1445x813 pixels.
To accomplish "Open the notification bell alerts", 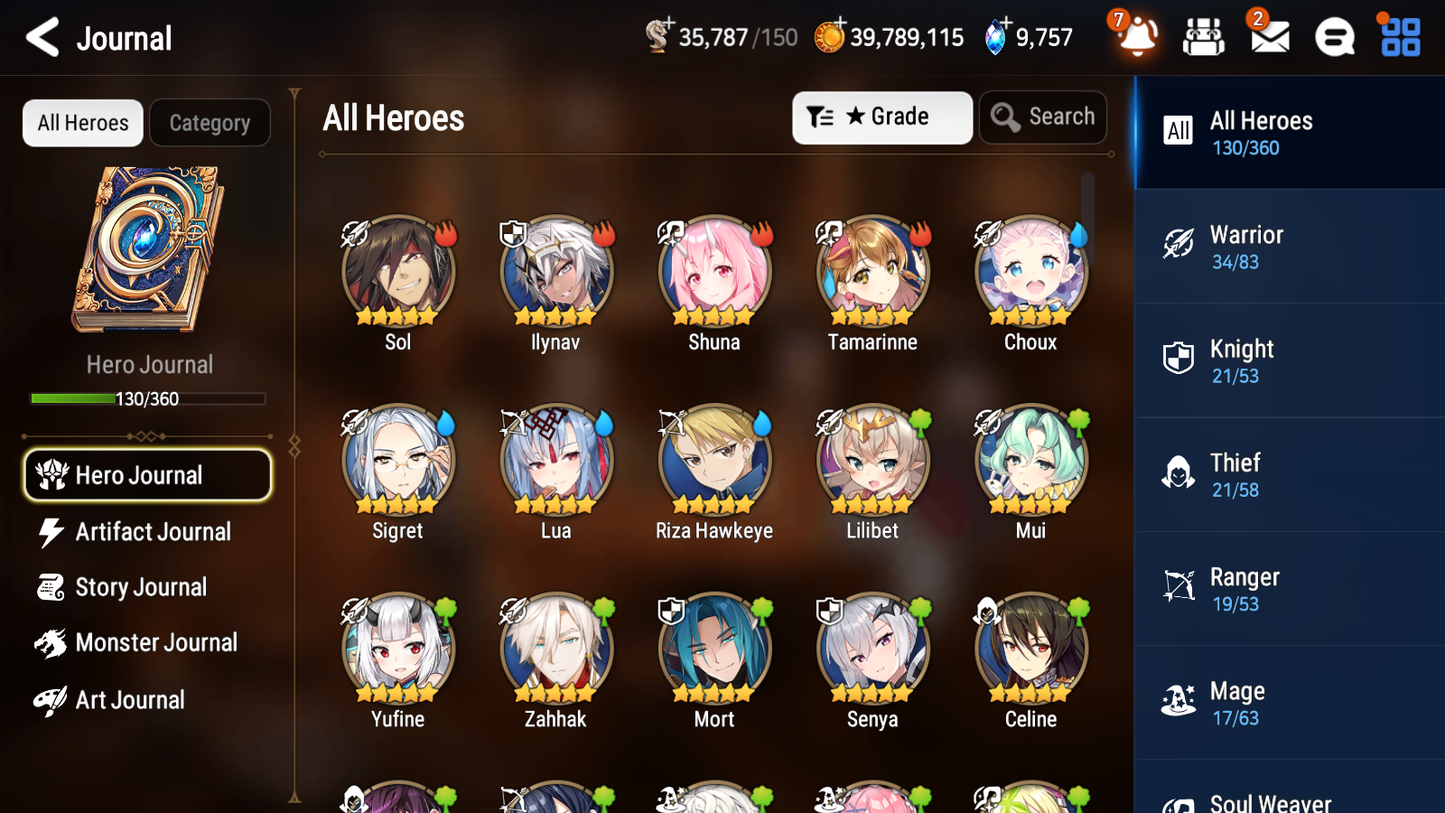I will (x=1135, y=38).
